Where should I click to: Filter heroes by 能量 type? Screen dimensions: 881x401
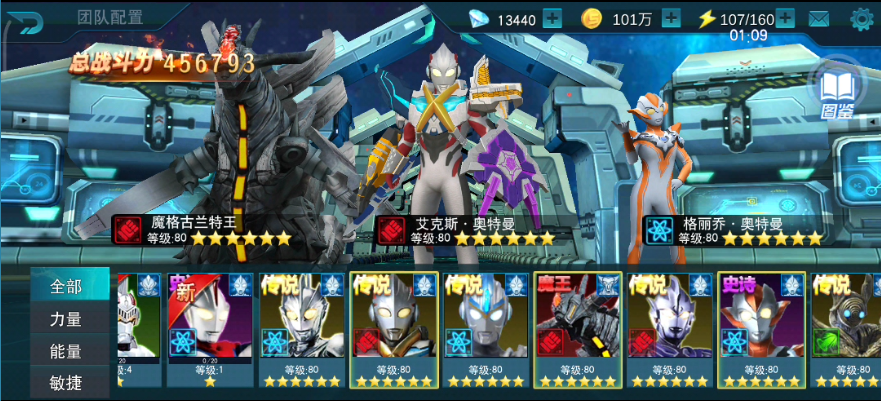point(66,352)
